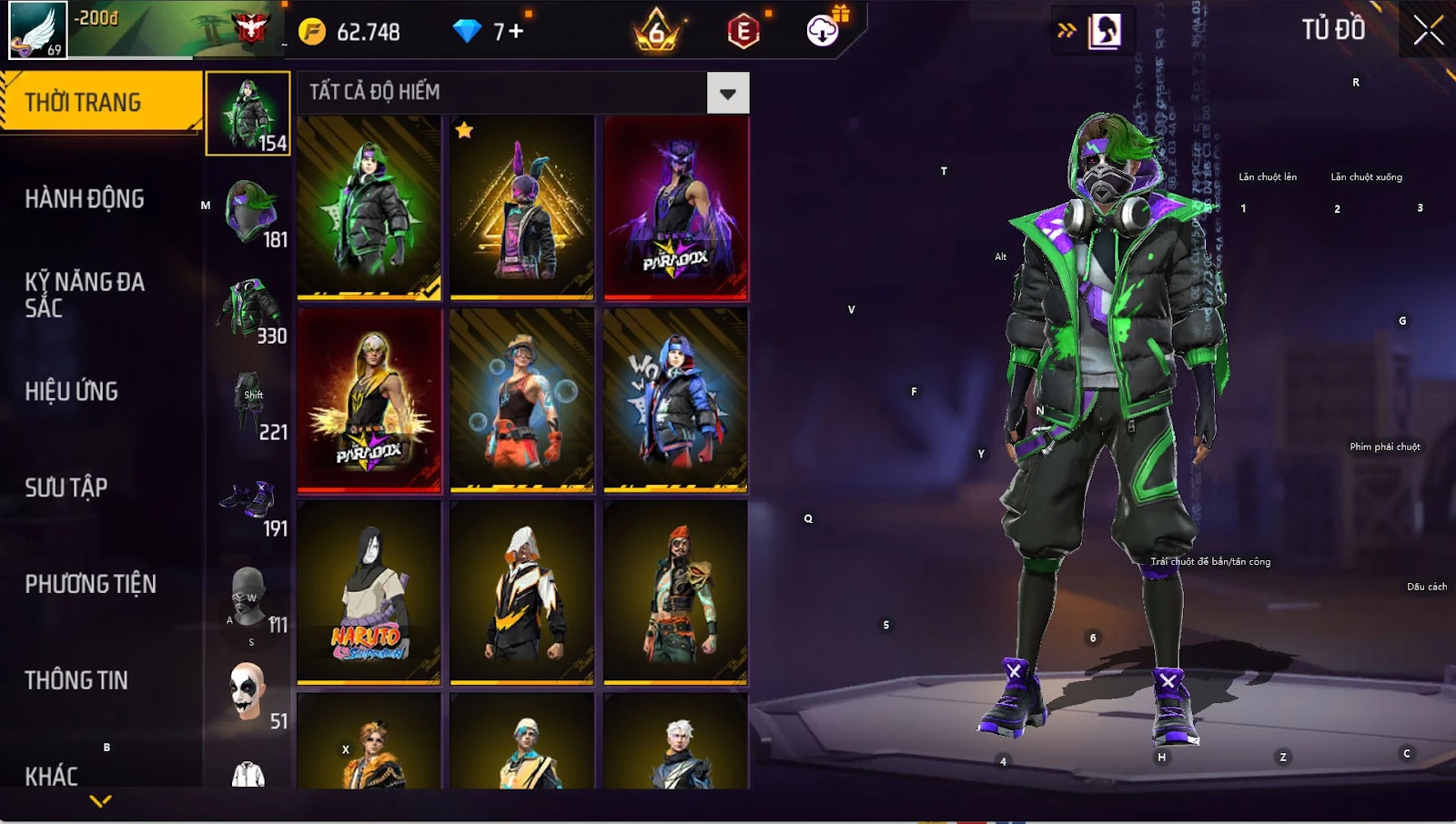Screen dimensions: 1456x824
Task: Select the green-black hooded jacket outfit
Action: click(x=369, y=207)
